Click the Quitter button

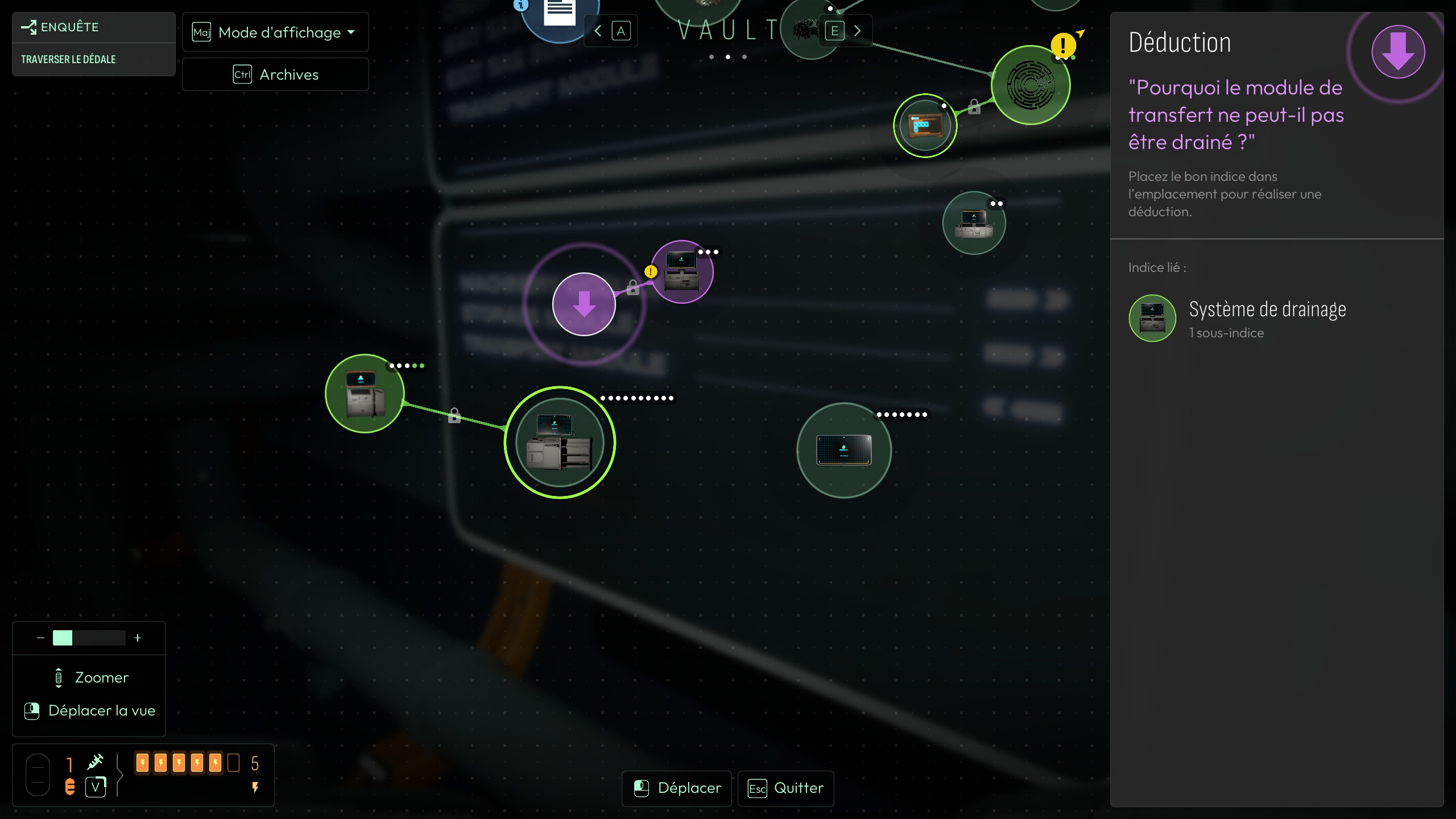click(x=786, y=788)
